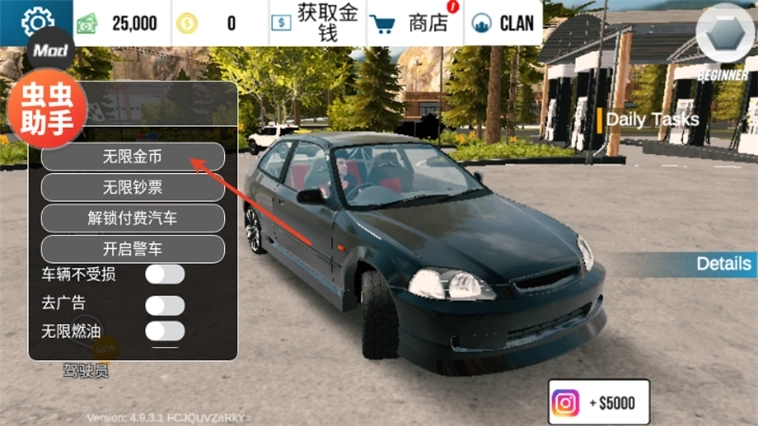Show the Daily Tasks panel
758x426 pixels.
pyautogui.click(x=650, y=119)
